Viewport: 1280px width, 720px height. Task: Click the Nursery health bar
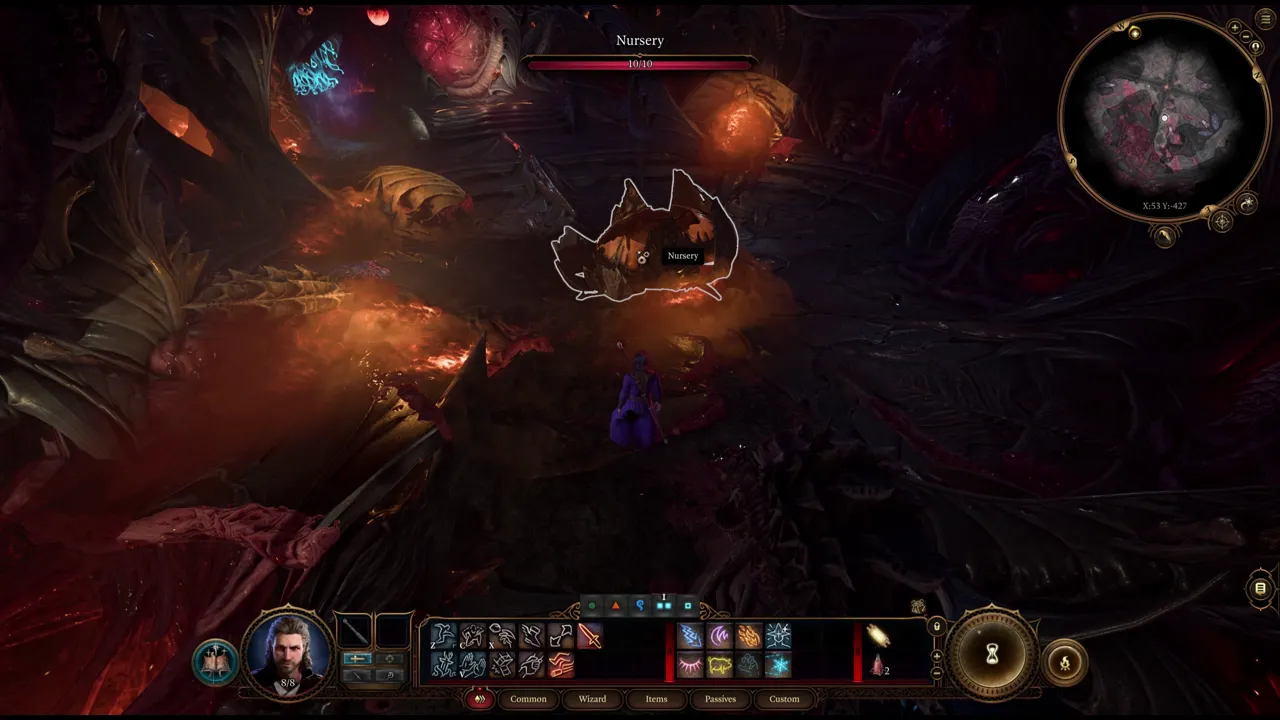click(x=640, y=62)
